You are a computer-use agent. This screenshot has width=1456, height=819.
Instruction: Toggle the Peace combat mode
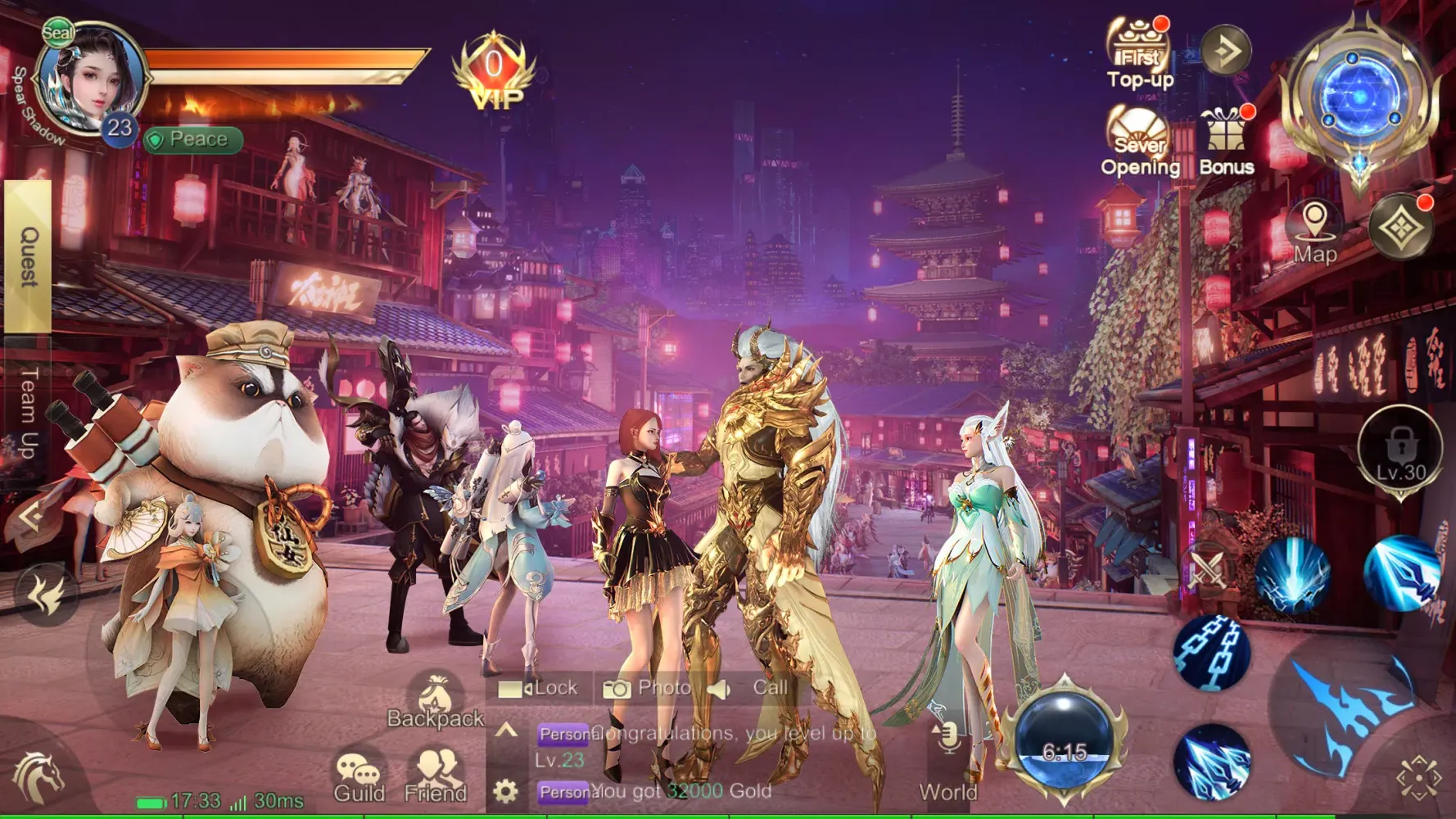tap(193, 140)
